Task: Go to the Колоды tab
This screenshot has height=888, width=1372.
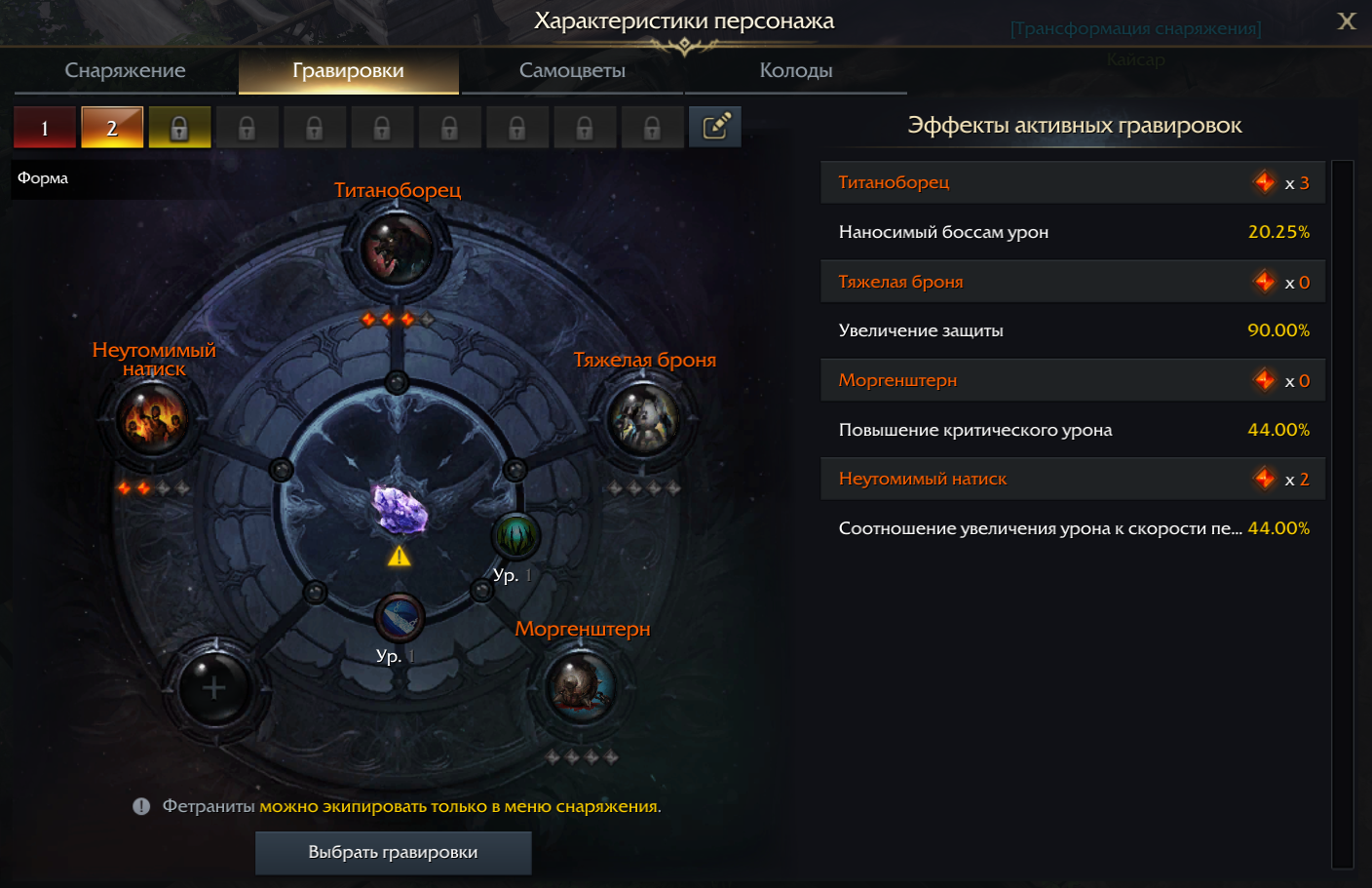Action: tap(795, 70)
